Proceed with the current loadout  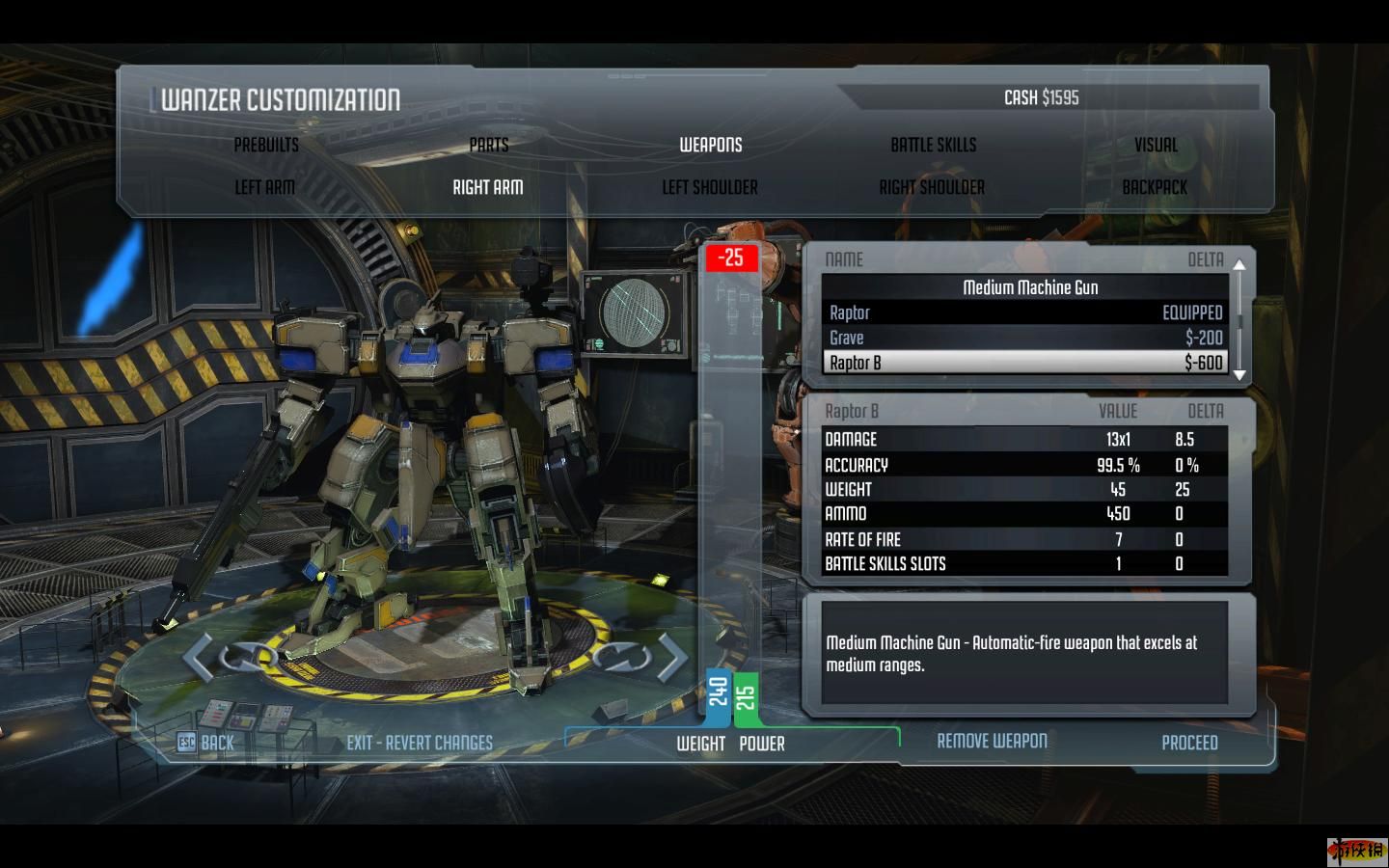tap(1189, 743)
